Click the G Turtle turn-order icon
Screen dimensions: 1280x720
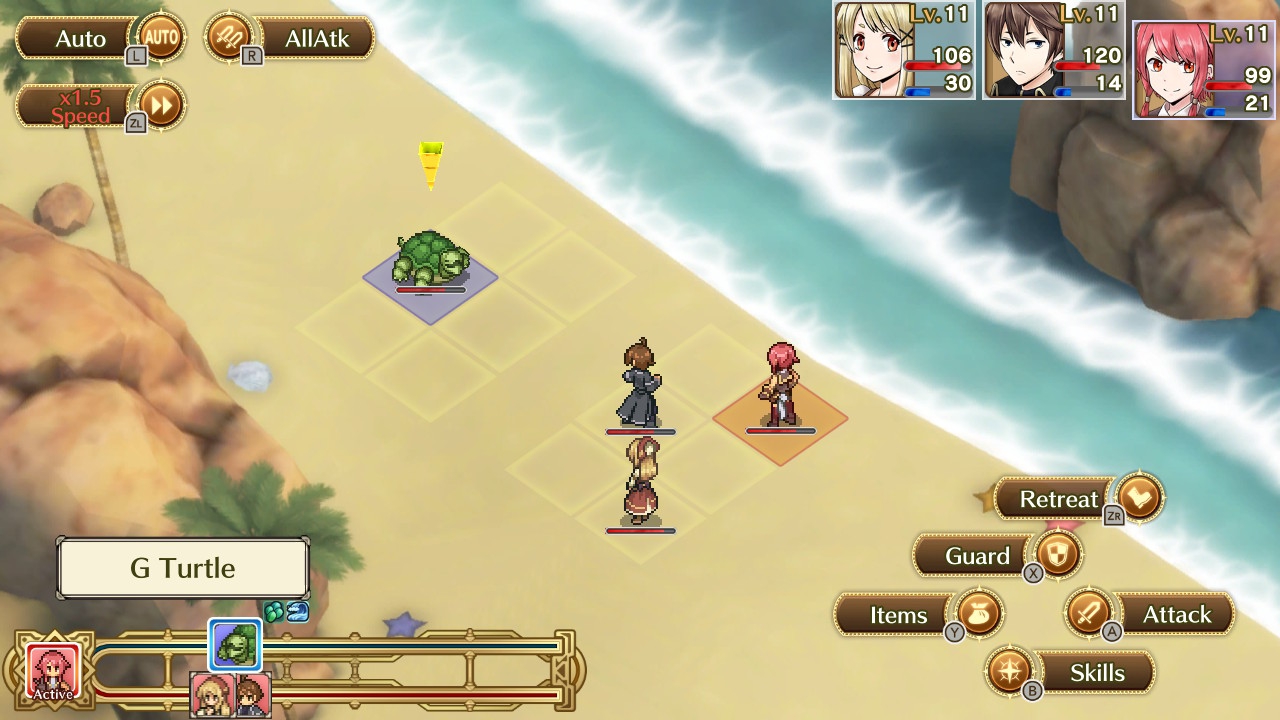tap(236, 645)
